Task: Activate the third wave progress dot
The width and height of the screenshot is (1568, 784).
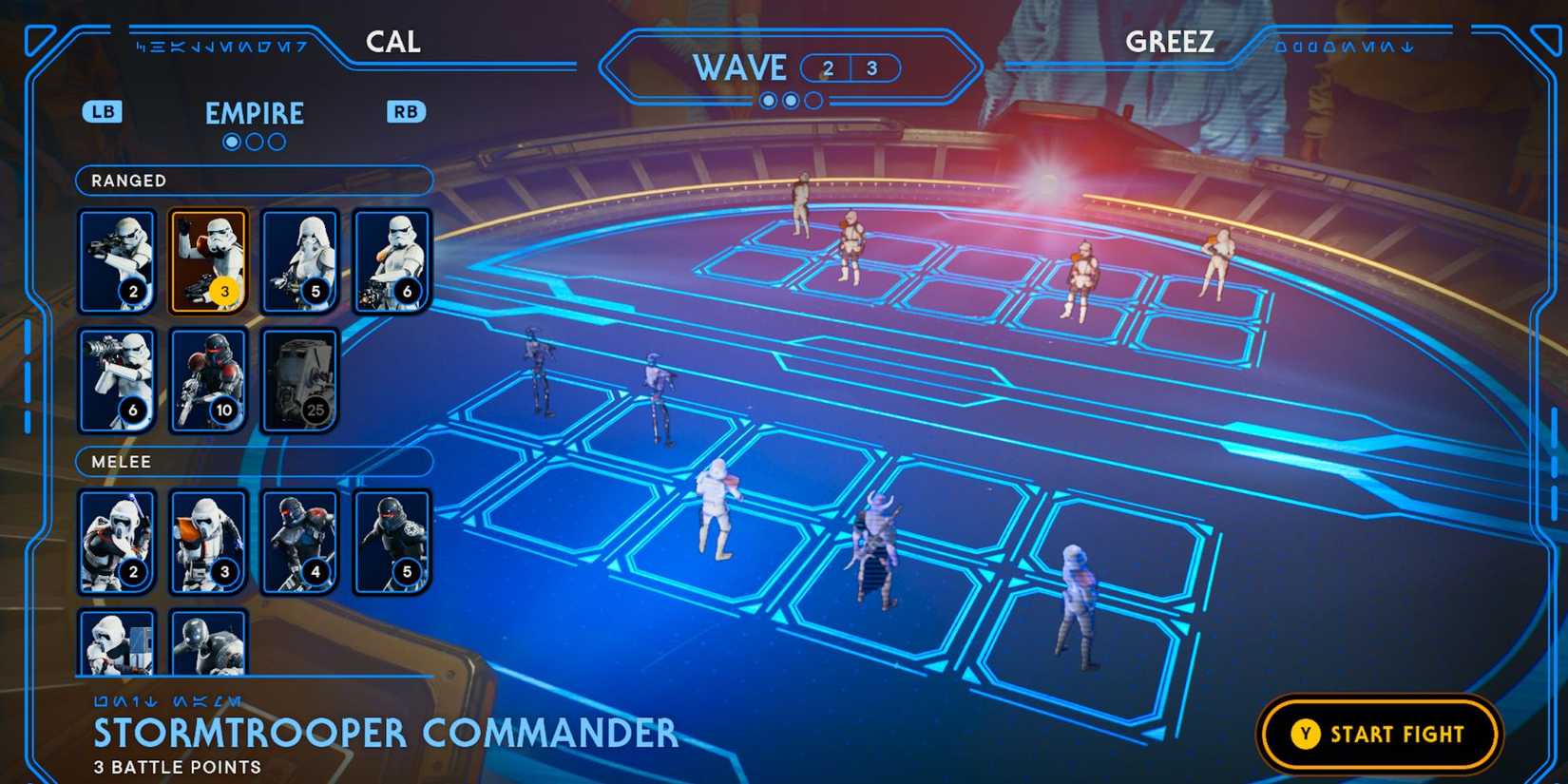Action: tap(813, 100)
